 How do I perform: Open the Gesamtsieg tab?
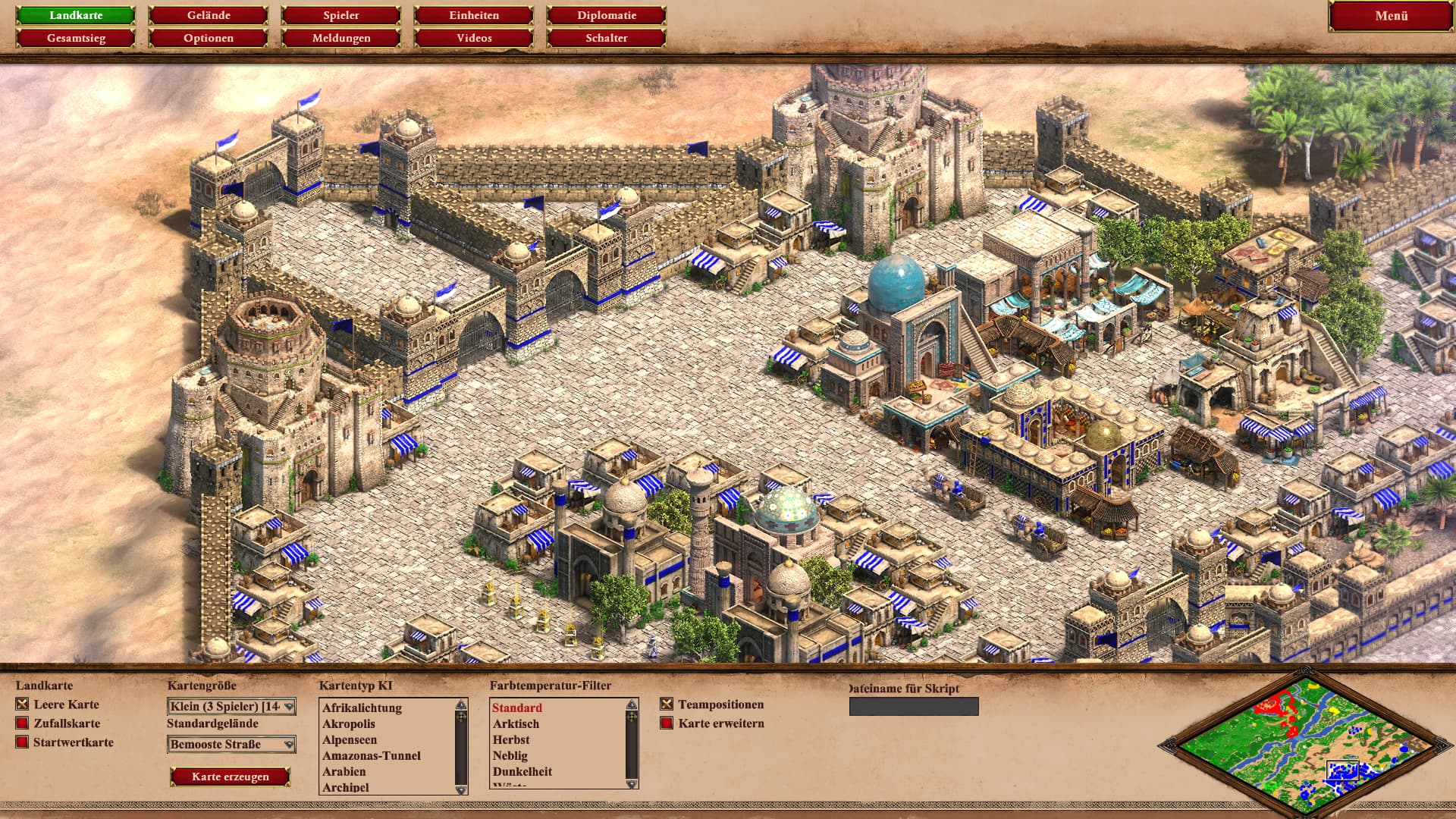coord(76,38)
